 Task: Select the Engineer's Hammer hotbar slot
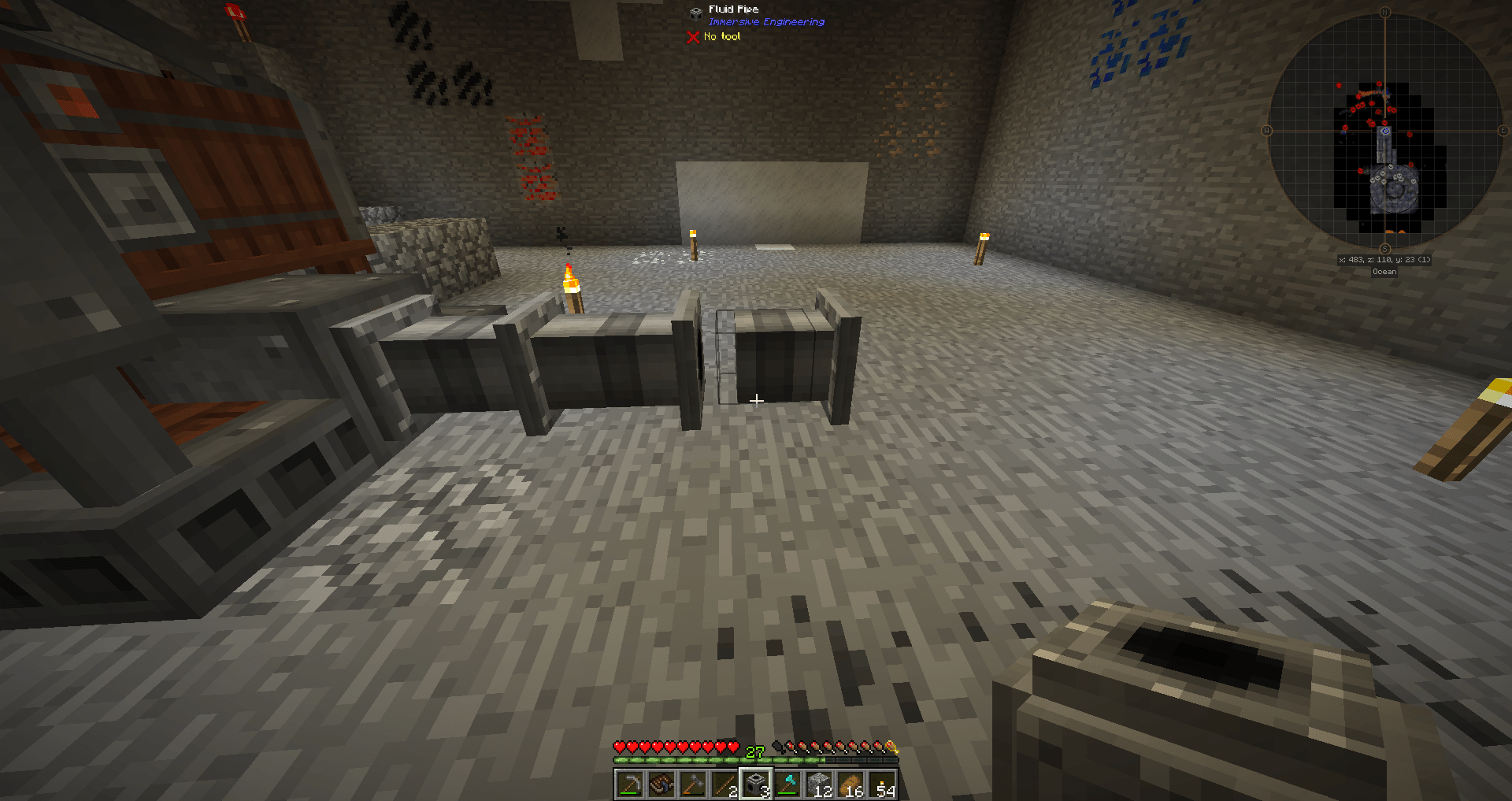tap(692, 784)
